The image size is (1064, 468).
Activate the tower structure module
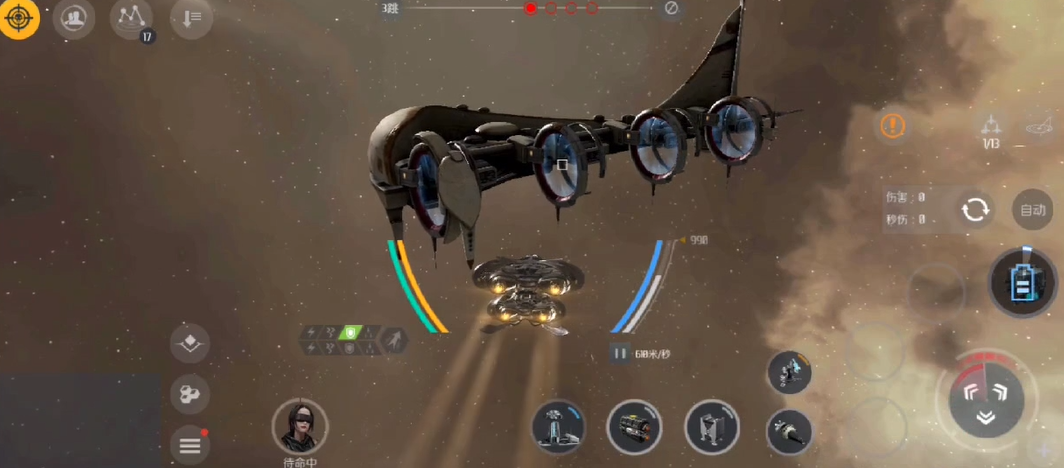point(558,426)
